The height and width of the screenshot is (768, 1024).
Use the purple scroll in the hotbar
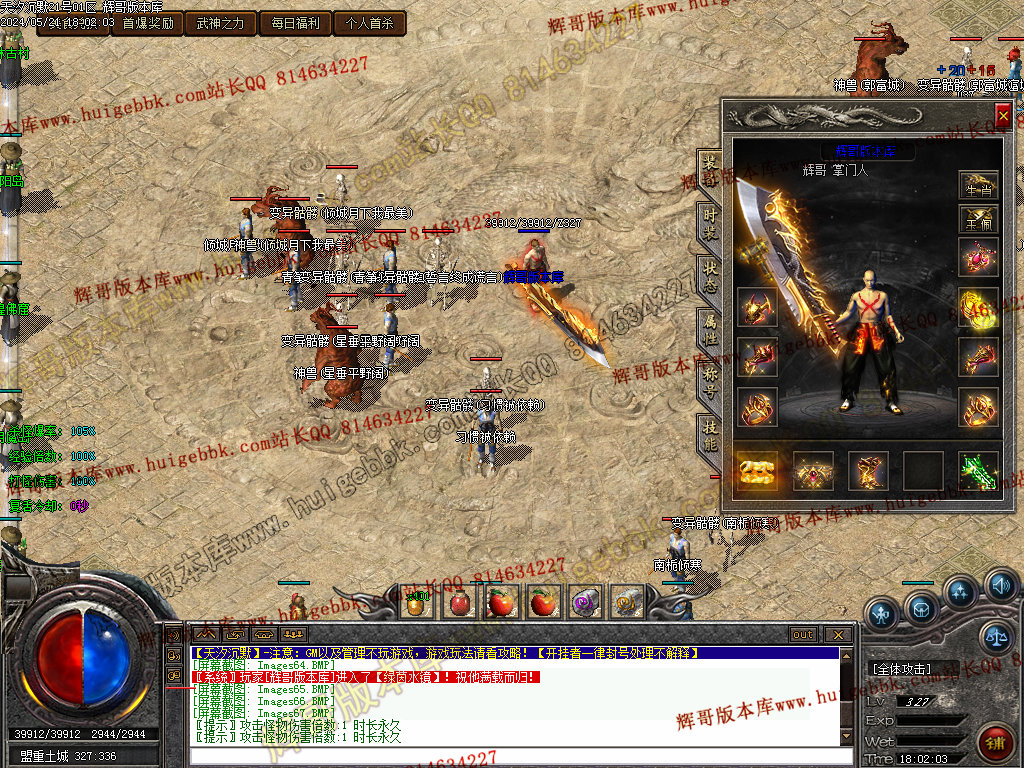pyautogui.click(x=584, y=602)
